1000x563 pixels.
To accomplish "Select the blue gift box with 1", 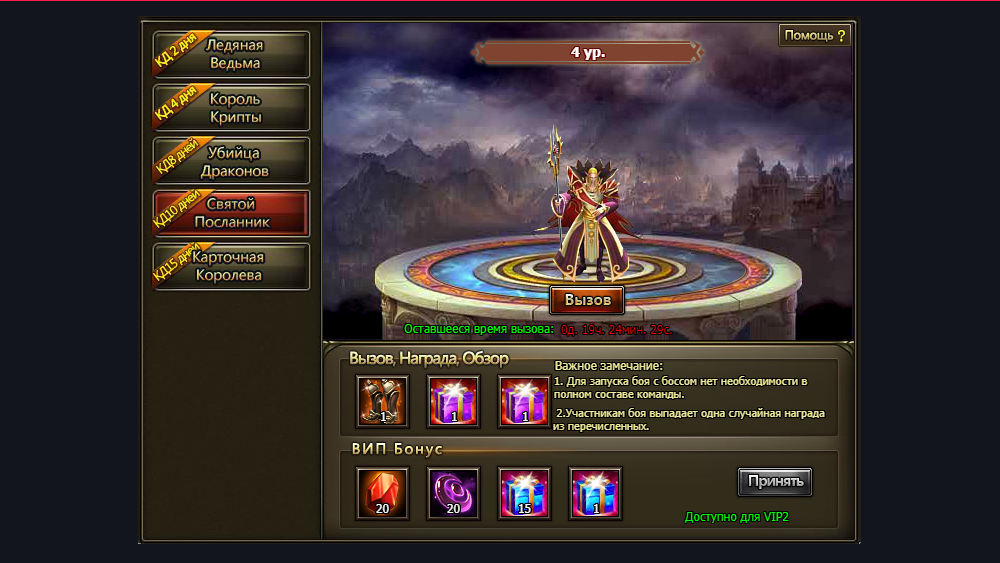I will [x=595, y=493].
